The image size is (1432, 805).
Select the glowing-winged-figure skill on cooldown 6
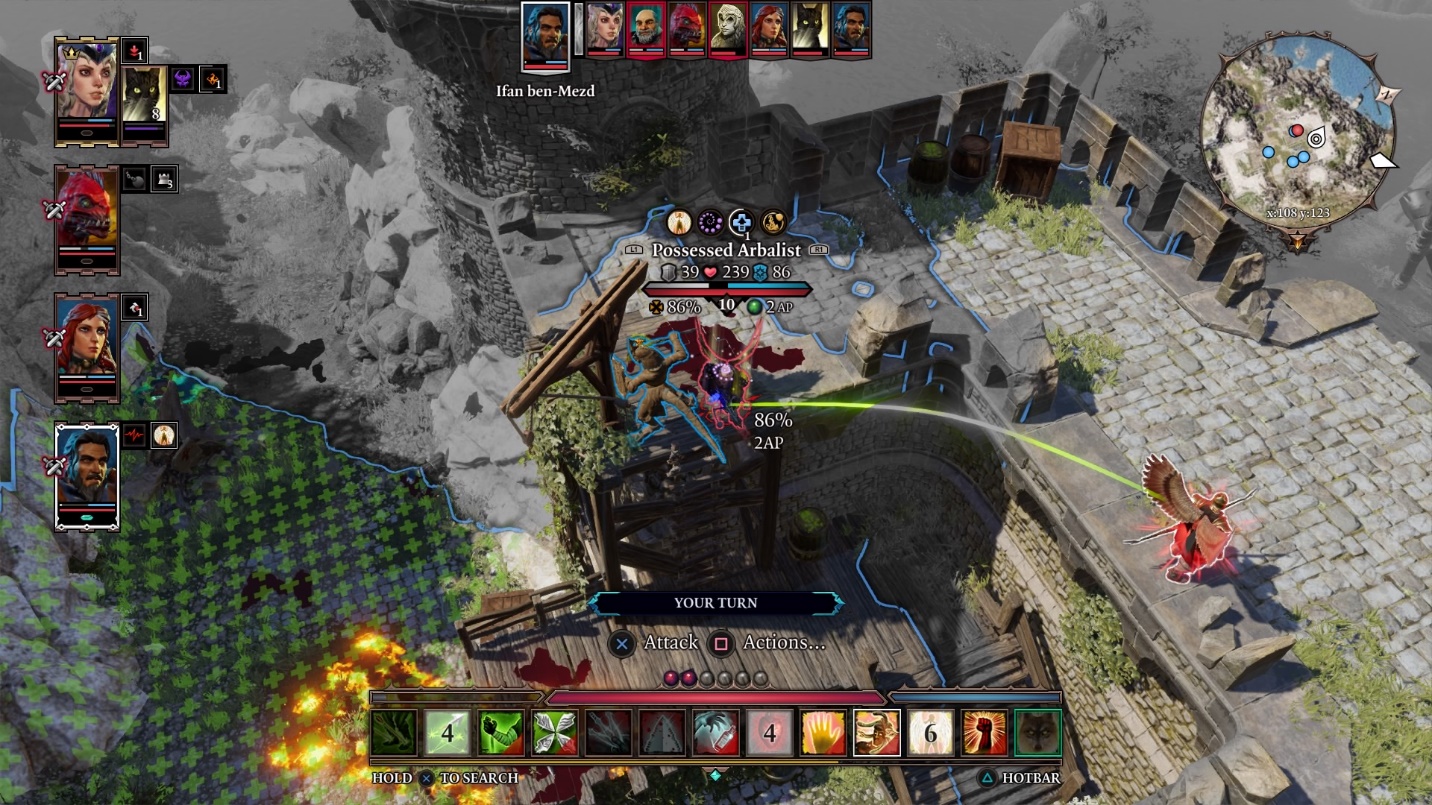pos(930,734)
